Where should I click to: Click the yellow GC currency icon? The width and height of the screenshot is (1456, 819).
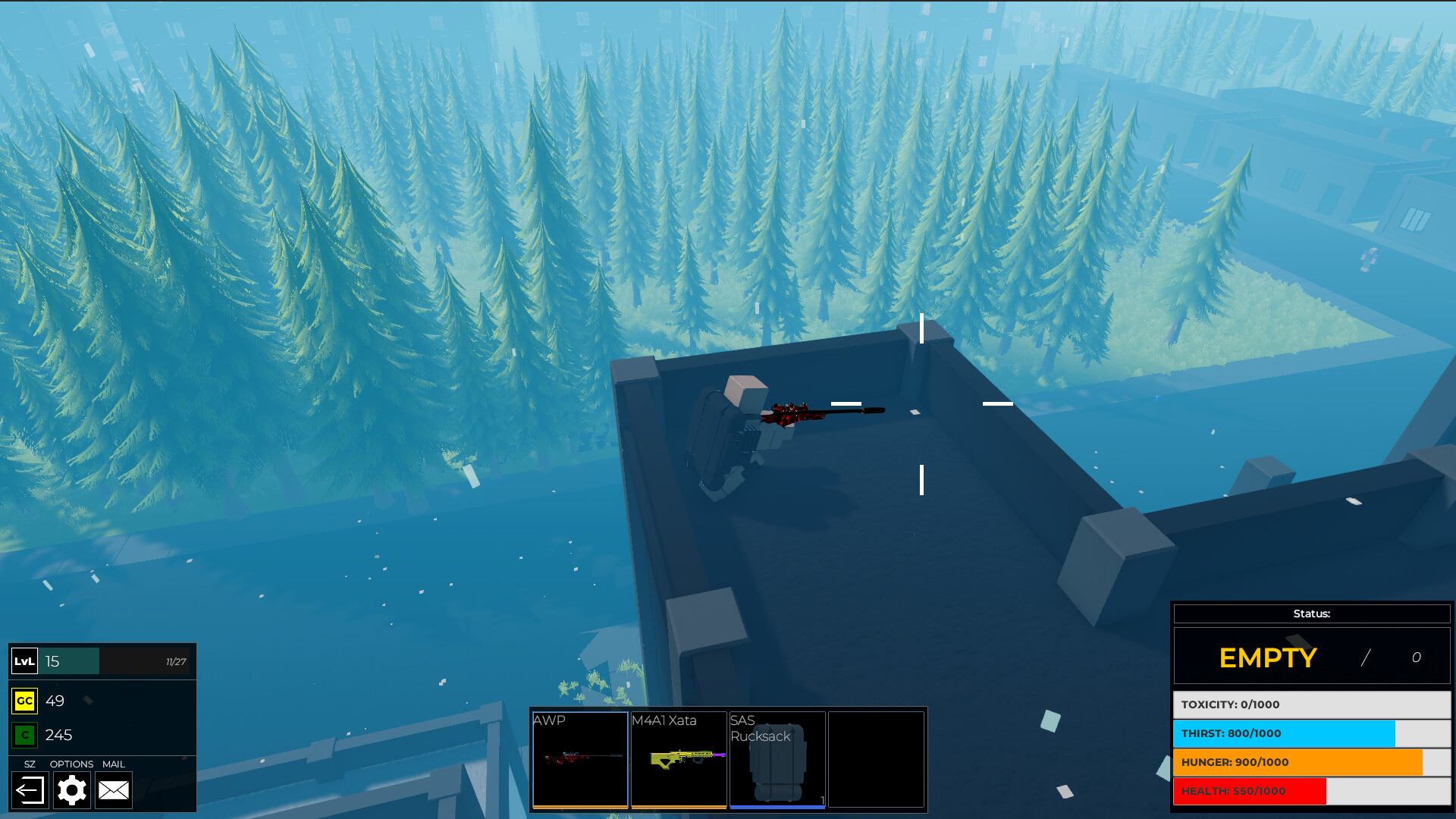tap(24, 701)
